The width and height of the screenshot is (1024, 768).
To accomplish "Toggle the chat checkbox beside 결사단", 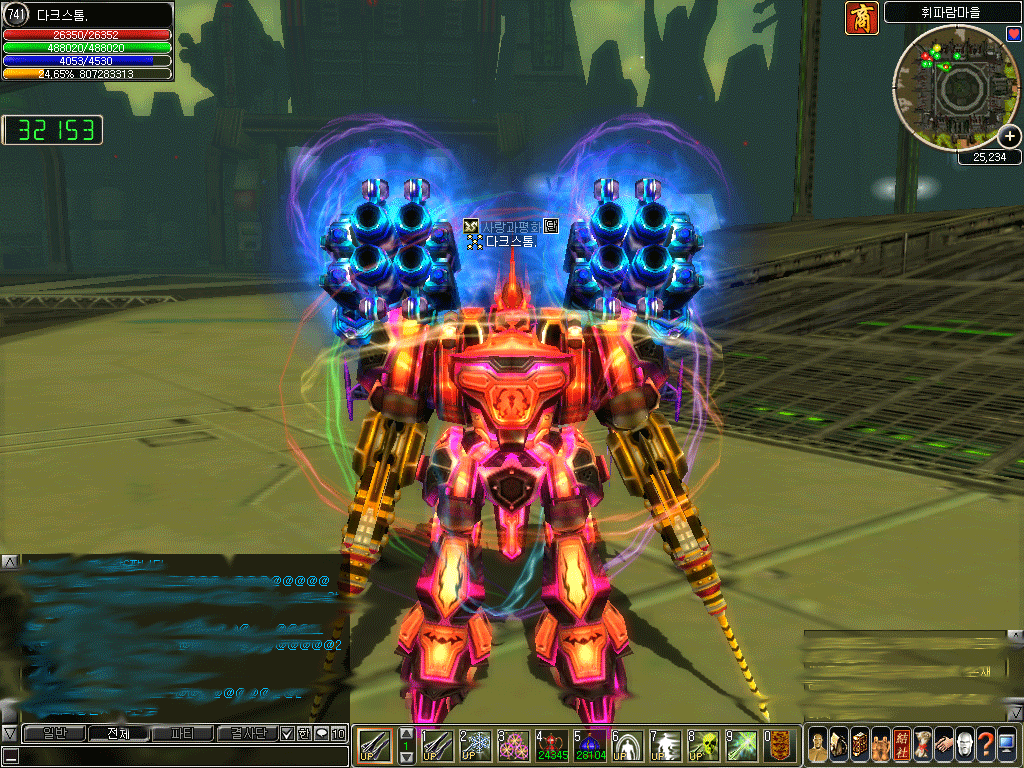I will point(287,733).
